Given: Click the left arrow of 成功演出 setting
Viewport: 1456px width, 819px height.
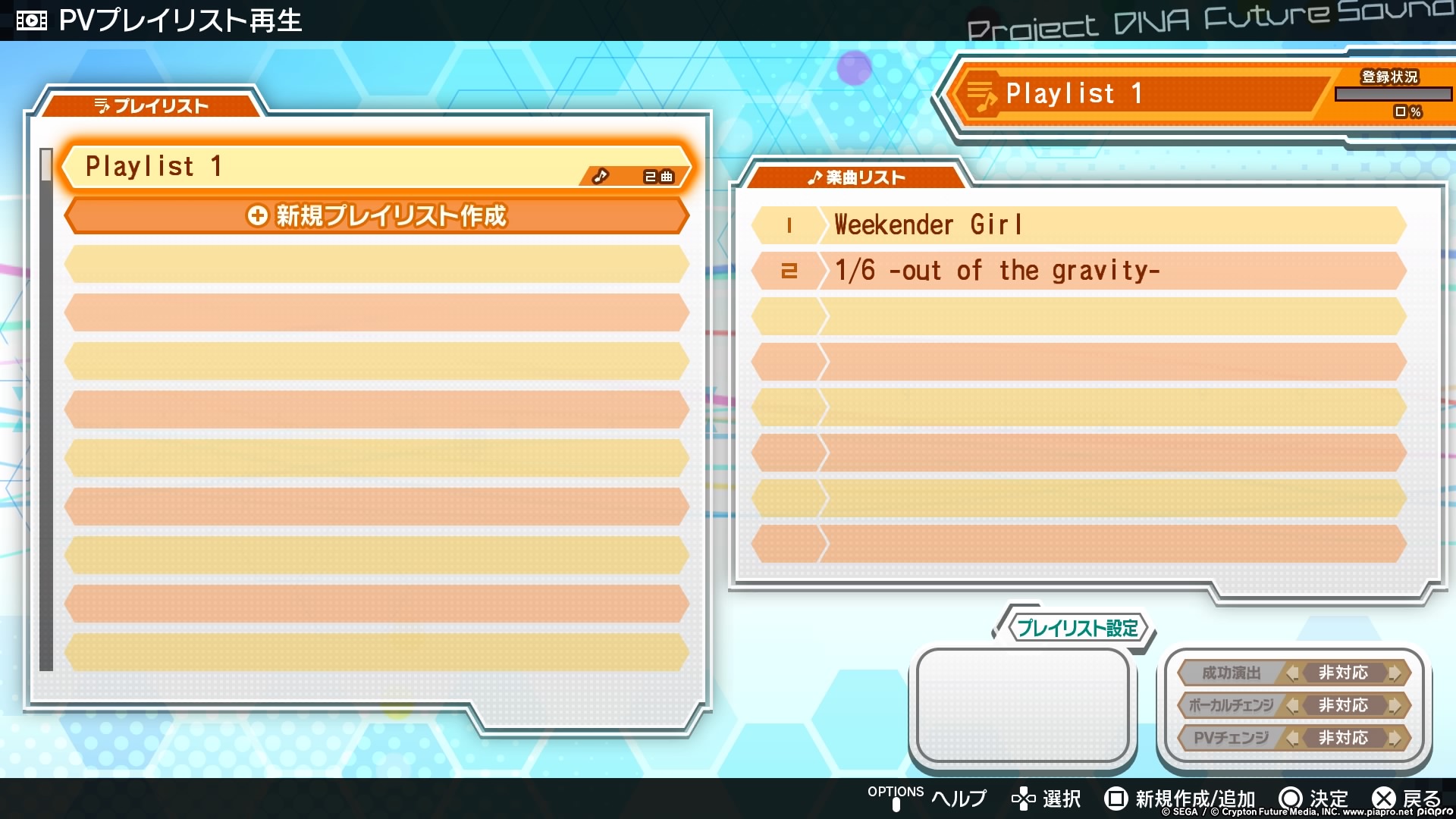Looking at the screenshot, I should click(x=1292, y=673).
